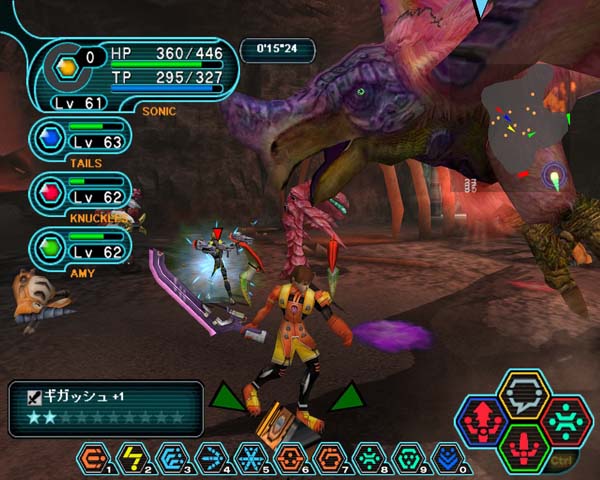Choose the orange icon in hotbar slot 6
The image size is (600, 480).
(x=292, y=457)
